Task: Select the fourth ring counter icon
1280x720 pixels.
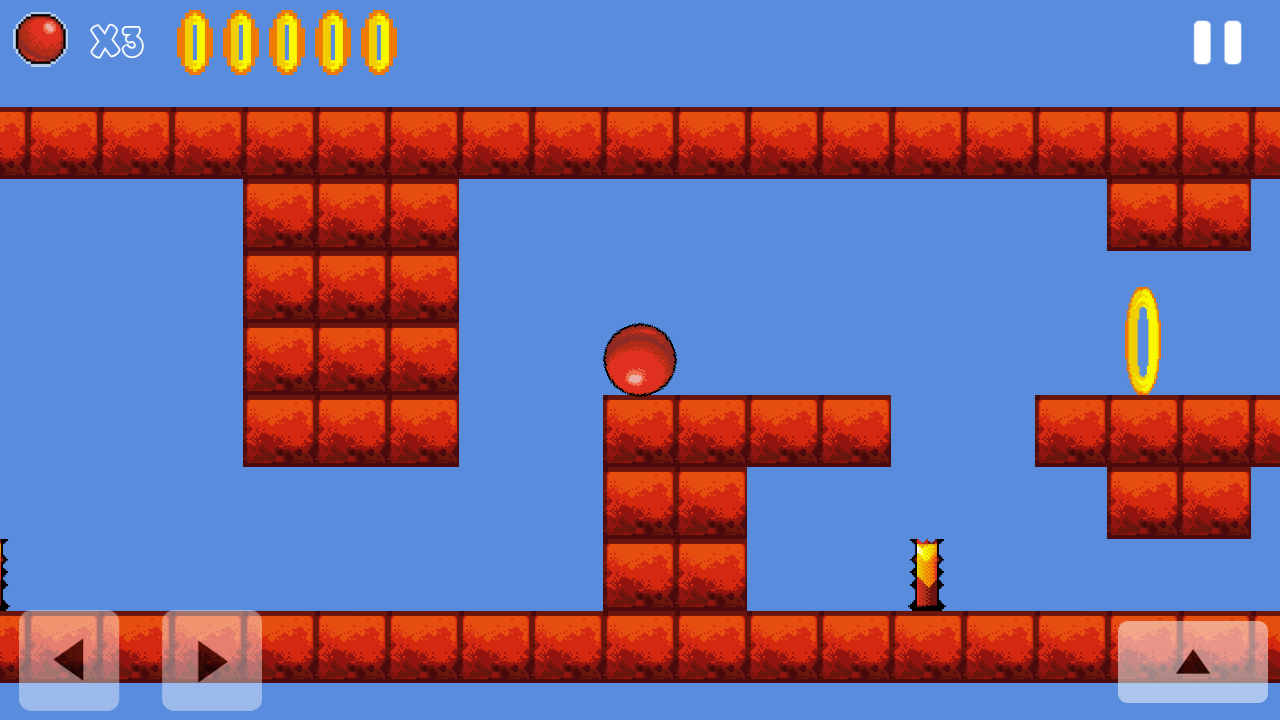Action: (x=333, y=42)
